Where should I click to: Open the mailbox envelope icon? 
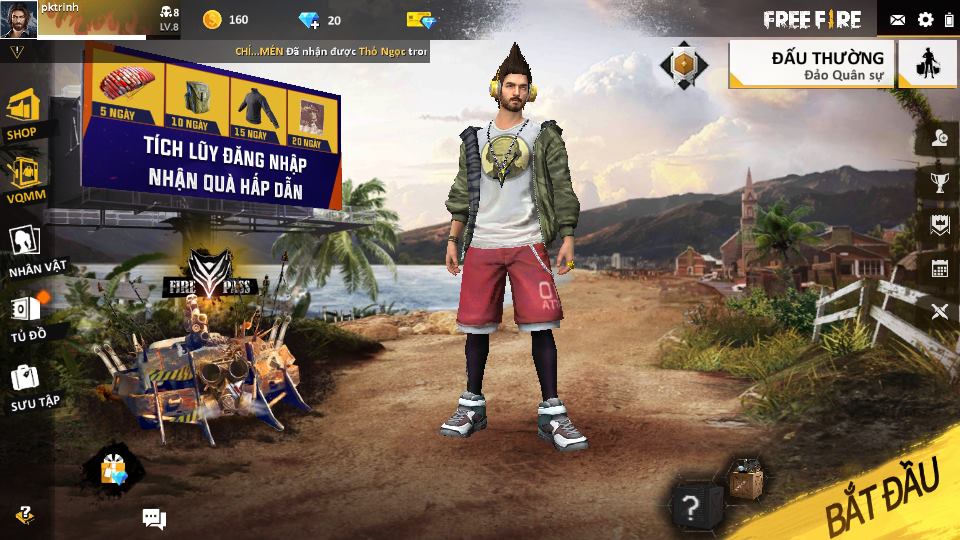click(x=897, y=19)
